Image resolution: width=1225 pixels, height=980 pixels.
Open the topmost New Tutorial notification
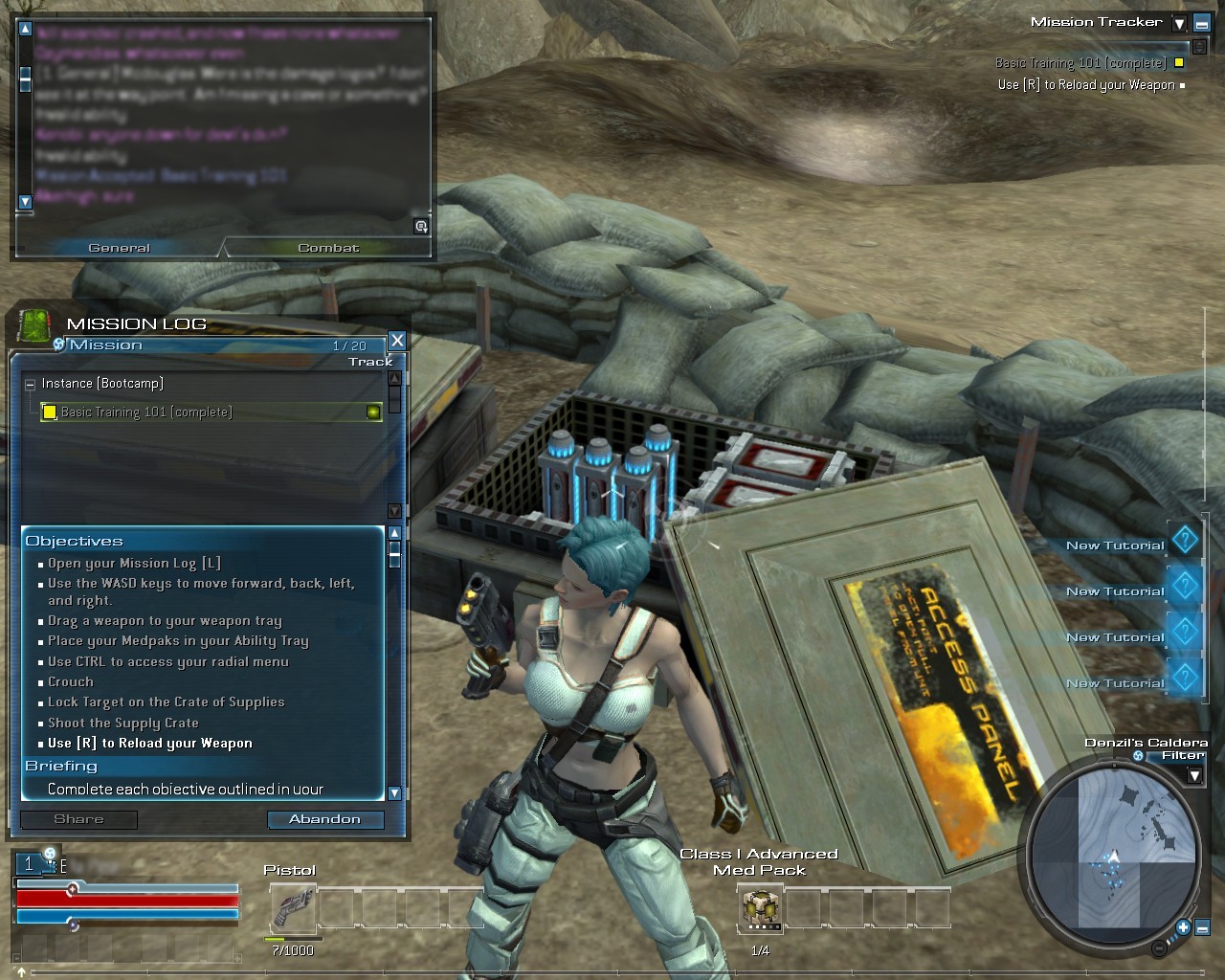(x=1185, y=541)
